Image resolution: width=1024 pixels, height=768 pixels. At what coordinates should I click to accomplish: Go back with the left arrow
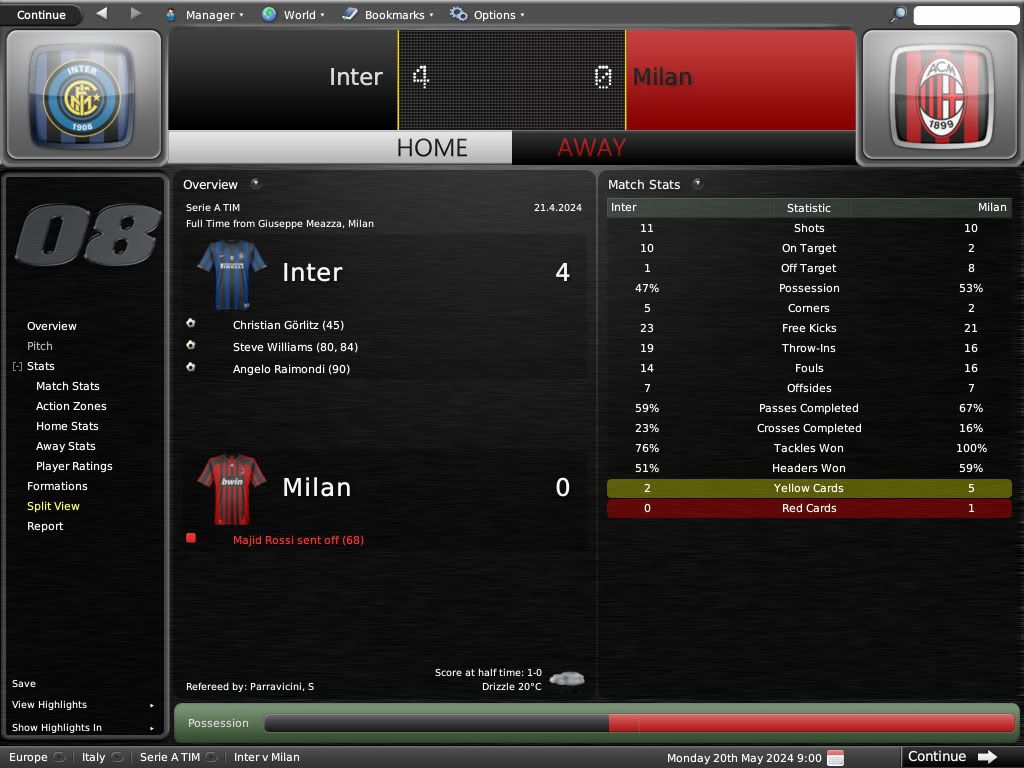(x=102, y=14)
